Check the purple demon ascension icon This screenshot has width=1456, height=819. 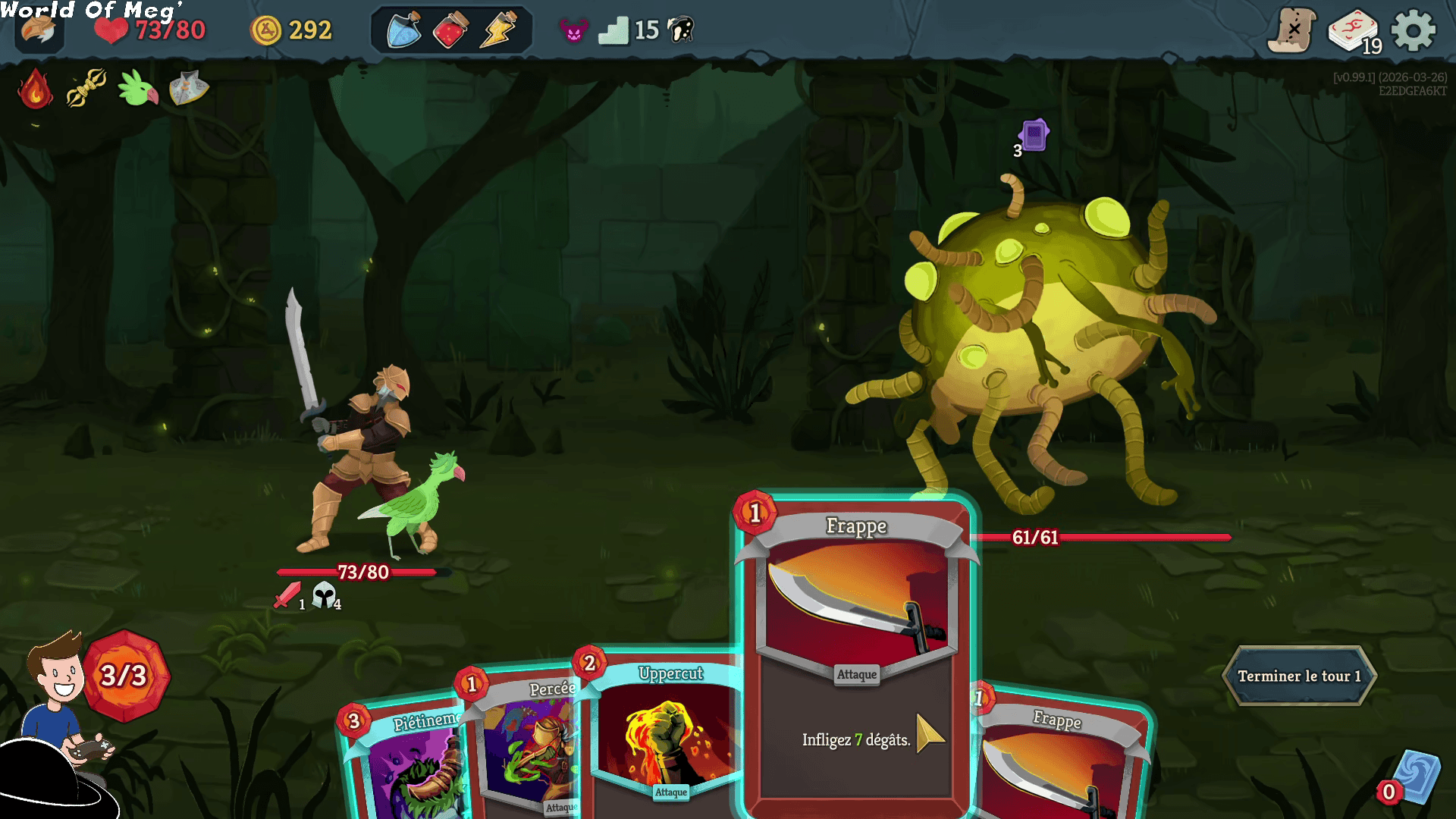tap(573, 31)
